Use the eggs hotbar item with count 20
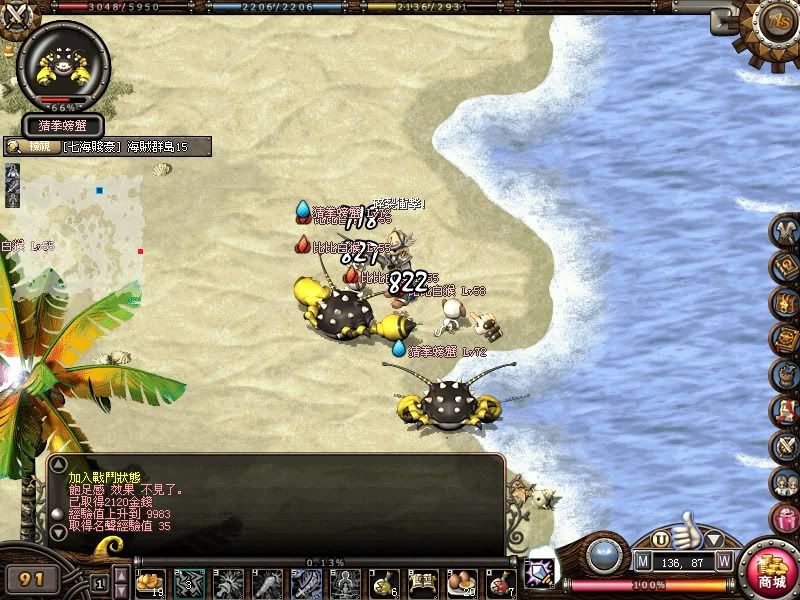Viewport: 800px width, 600px height. tap(463, 582)
